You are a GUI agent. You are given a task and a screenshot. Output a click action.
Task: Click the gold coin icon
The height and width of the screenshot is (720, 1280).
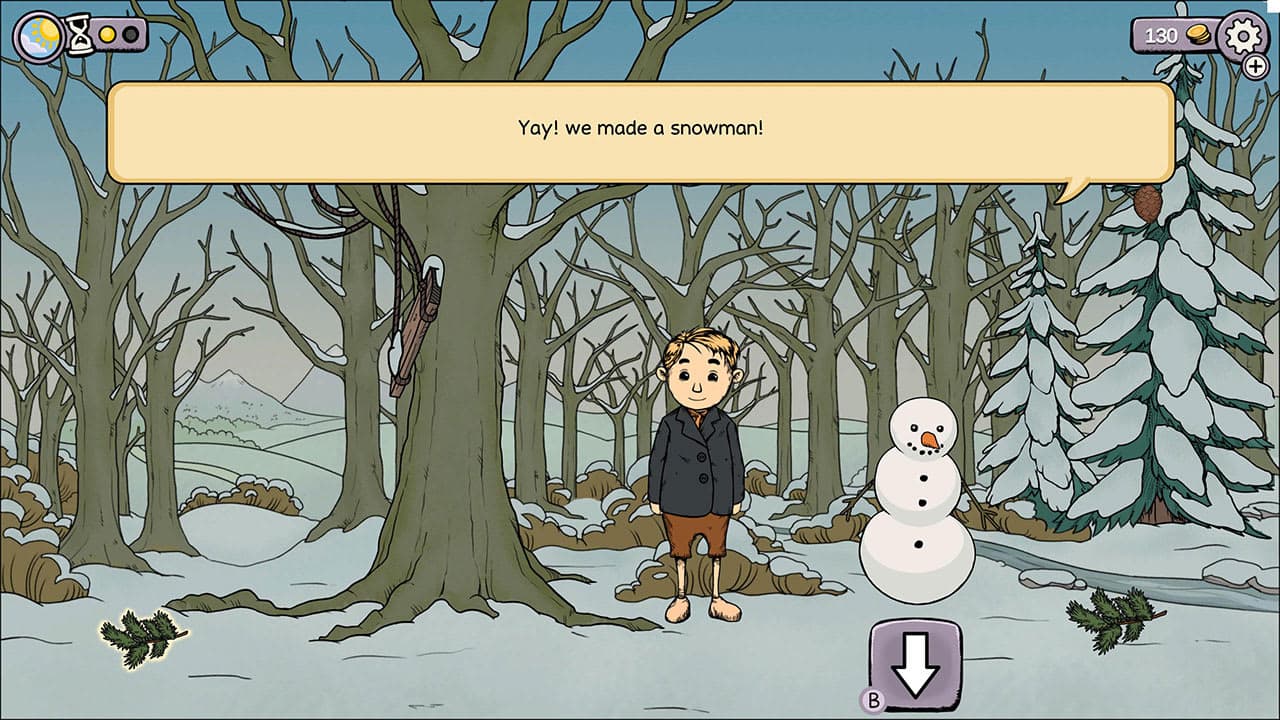[x=1196, y=35]
